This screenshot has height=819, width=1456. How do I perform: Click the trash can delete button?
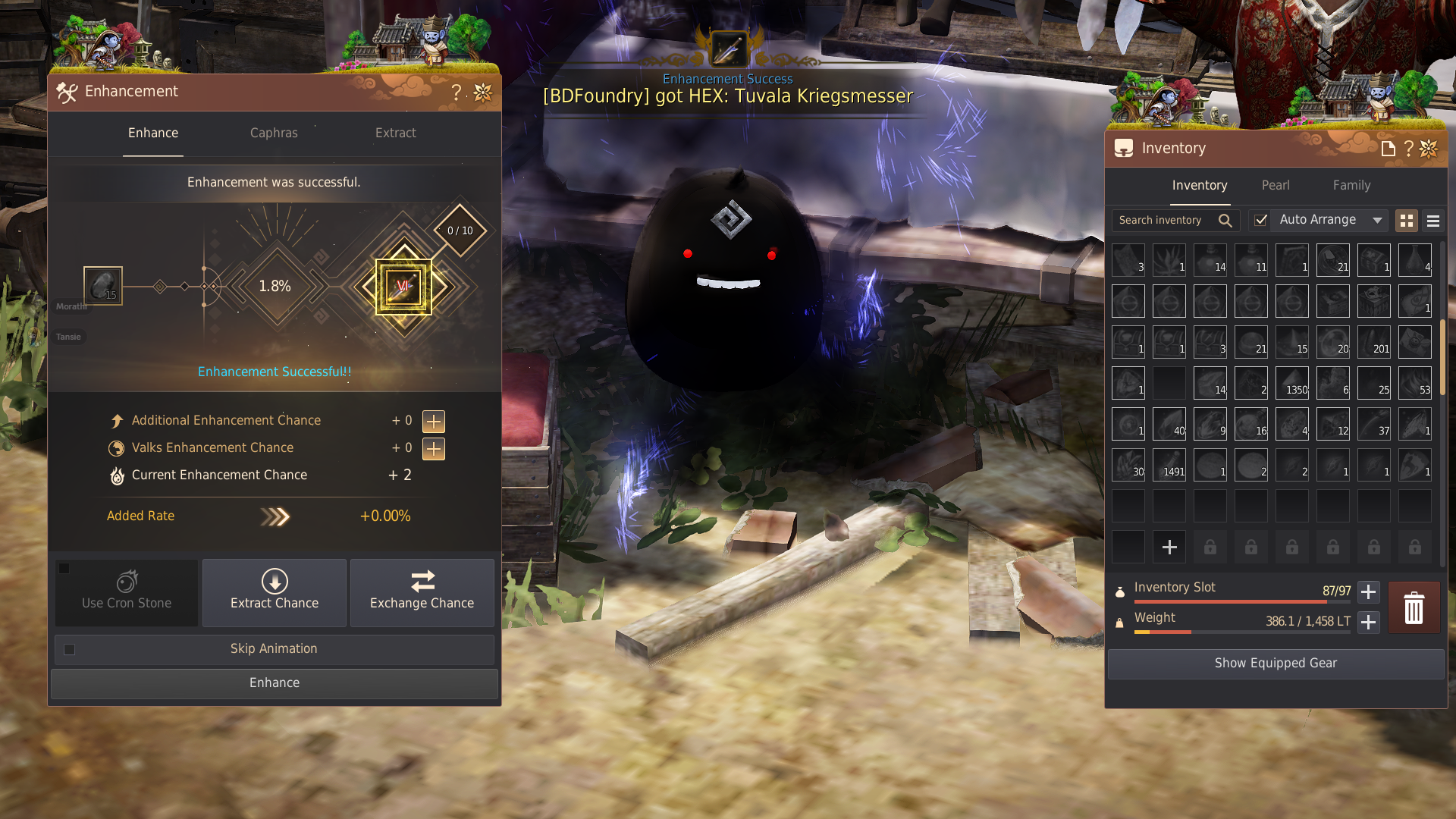1414,607
